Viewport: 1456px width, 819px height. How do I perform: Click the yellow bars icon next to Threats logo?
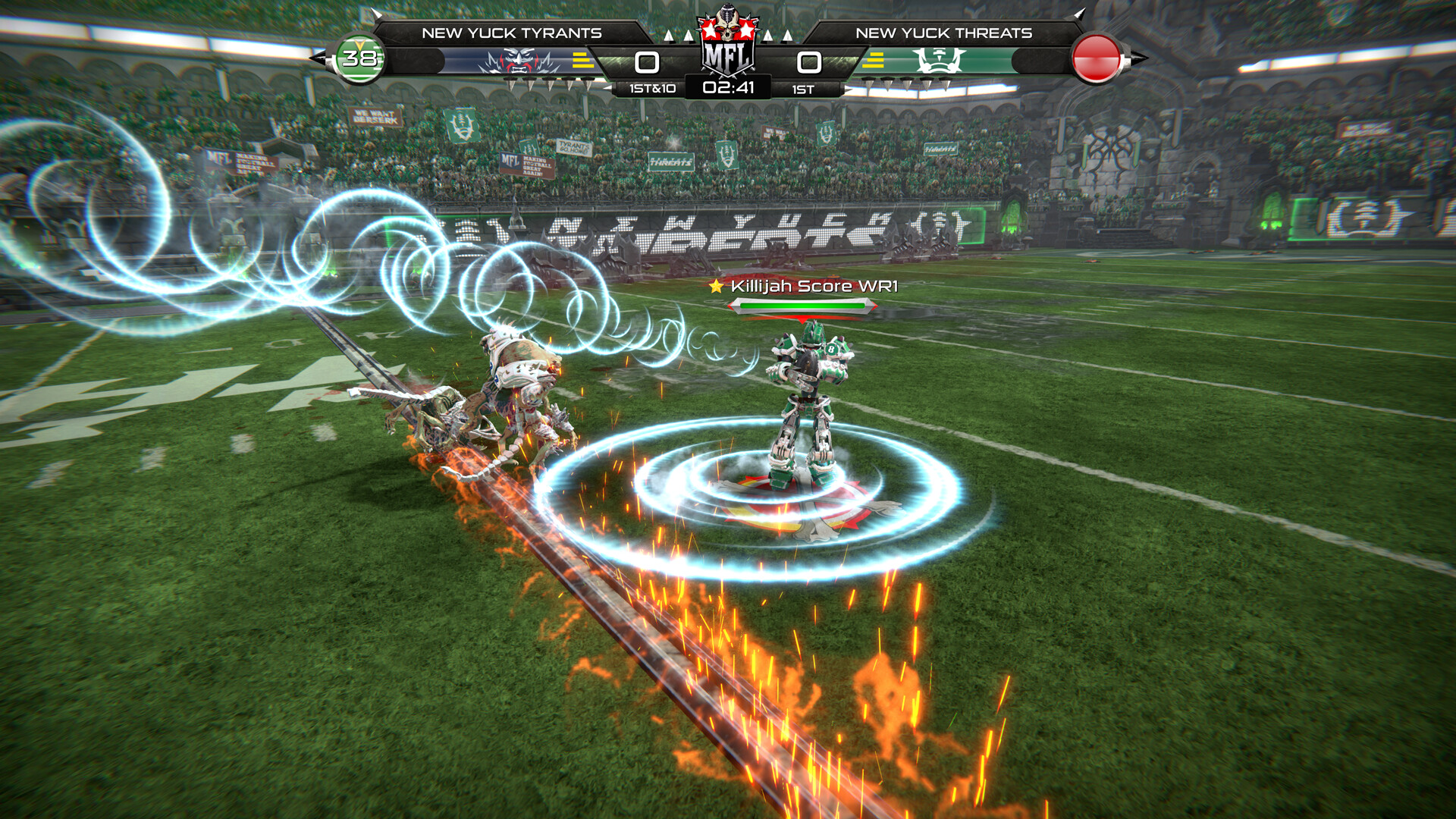click(877, 59)
